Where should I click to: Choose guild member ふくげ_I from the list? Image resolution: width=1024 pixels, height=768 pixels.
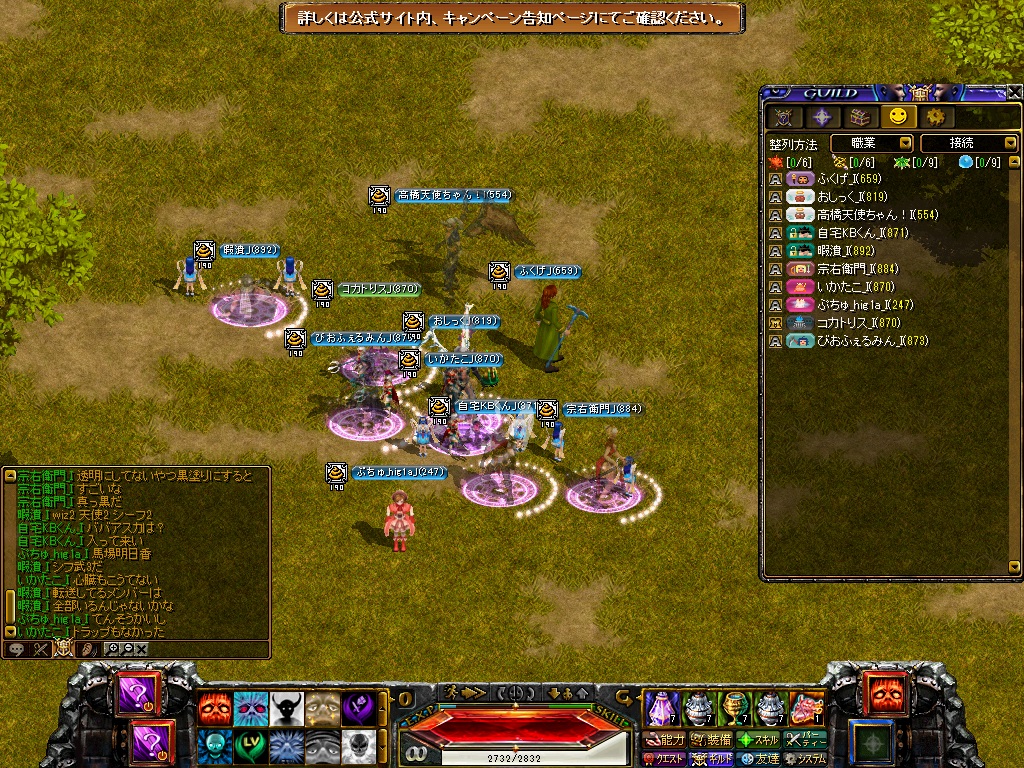point(835,179)
